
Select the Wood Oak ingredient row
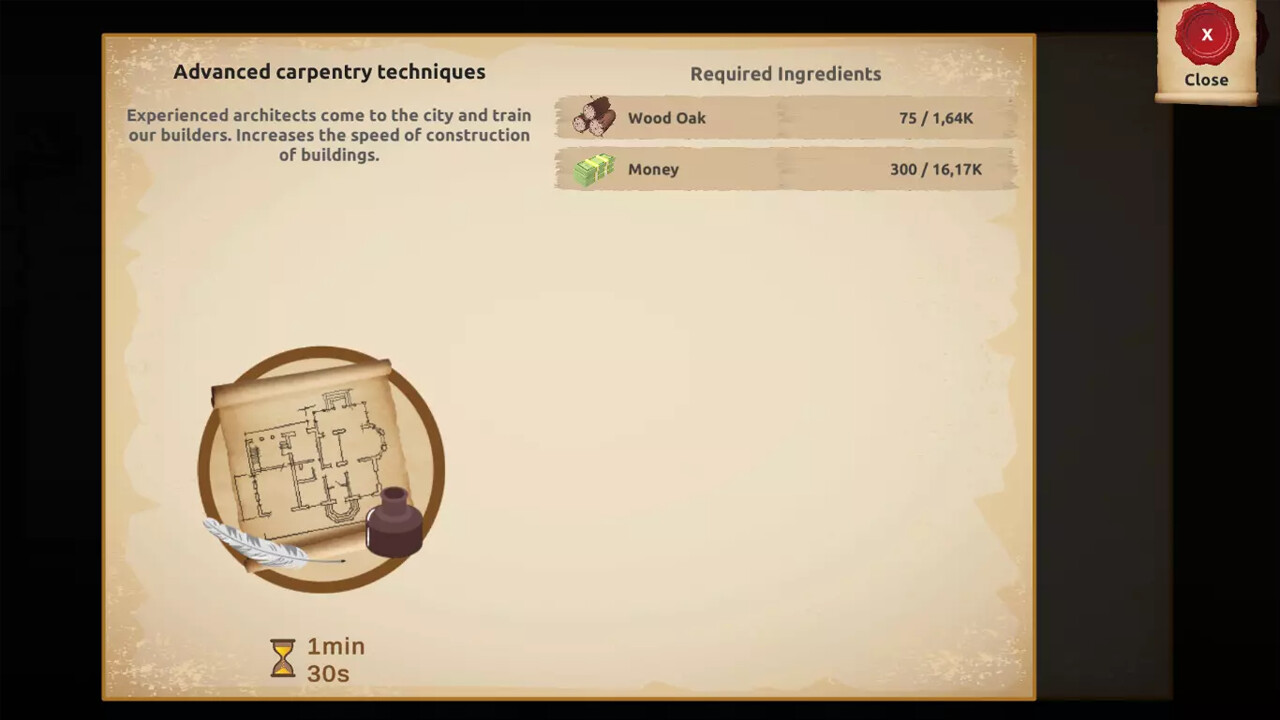tap(785, 117)
